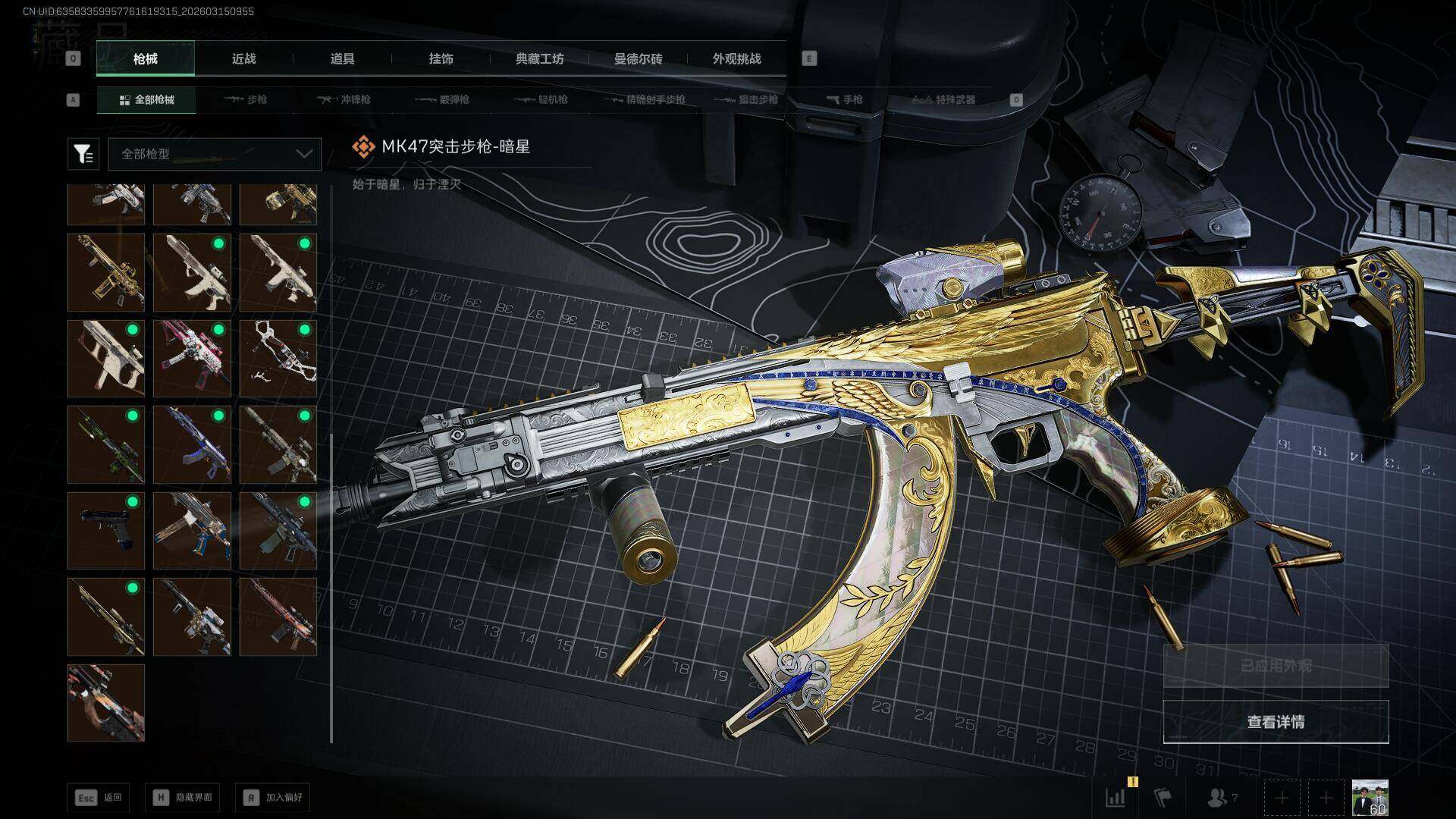
Task: Click the filter funnel icon
Action: pyautogui.click(x=83, y=154)
